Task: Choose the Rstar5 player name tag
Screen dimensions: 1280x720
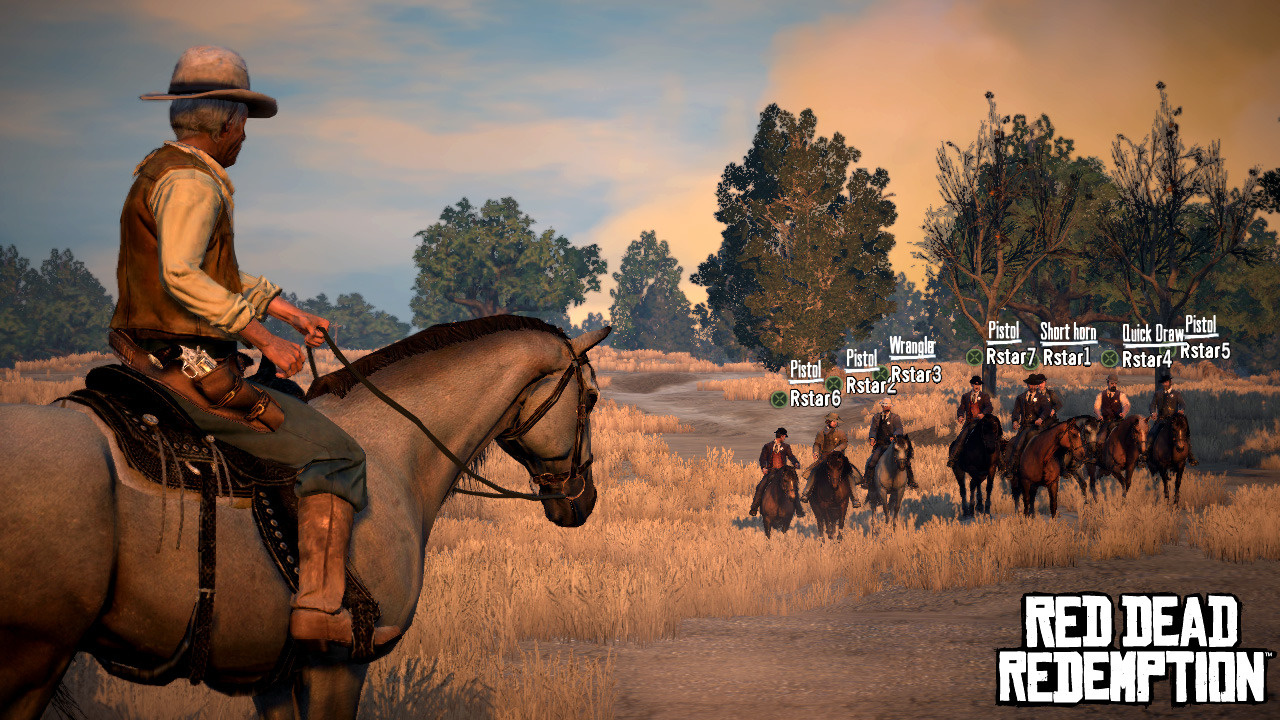Action: [x=1205, y=351]
